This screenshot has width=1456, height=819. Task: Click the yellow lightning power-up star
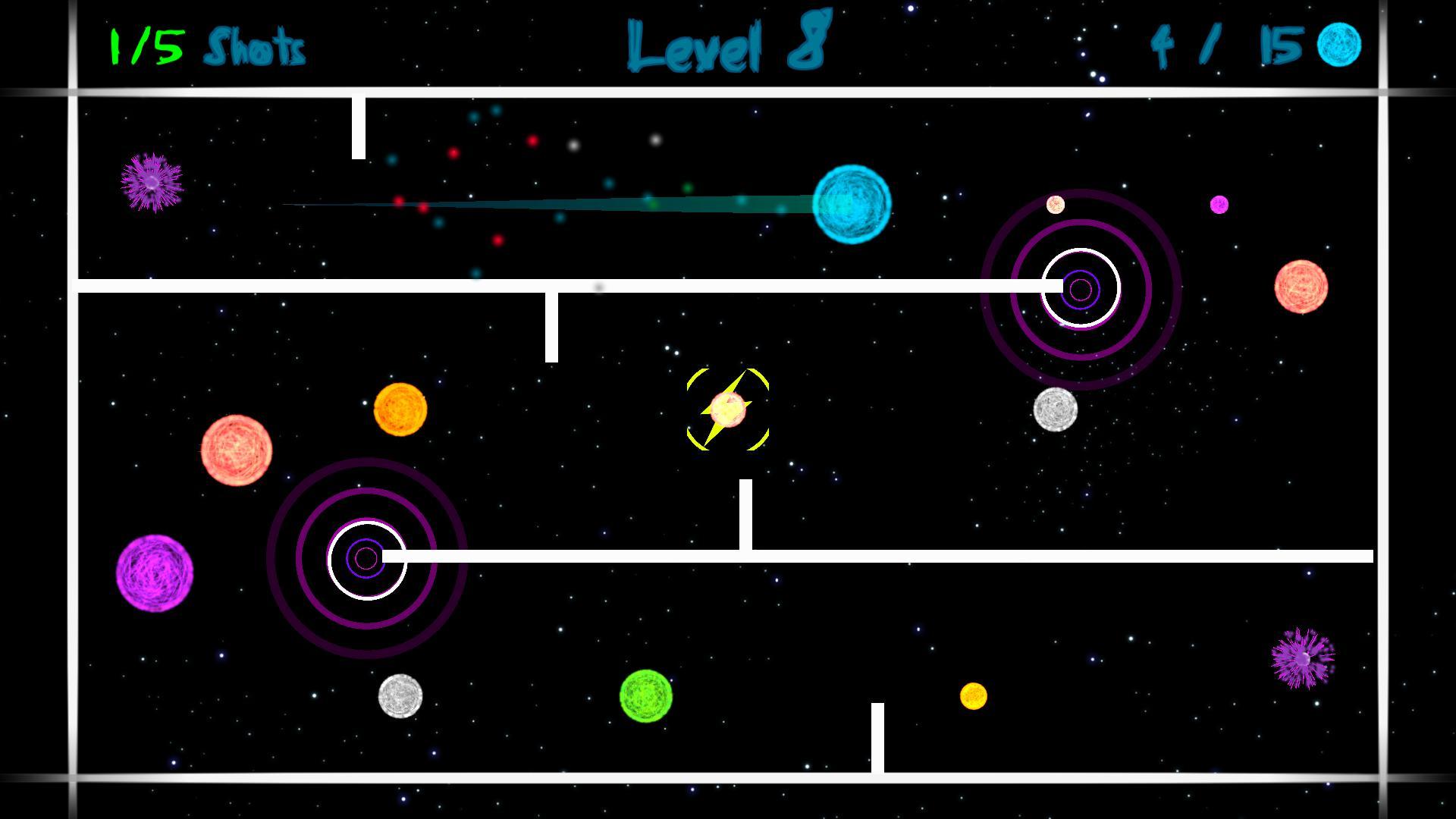click(x=726, y=409)
